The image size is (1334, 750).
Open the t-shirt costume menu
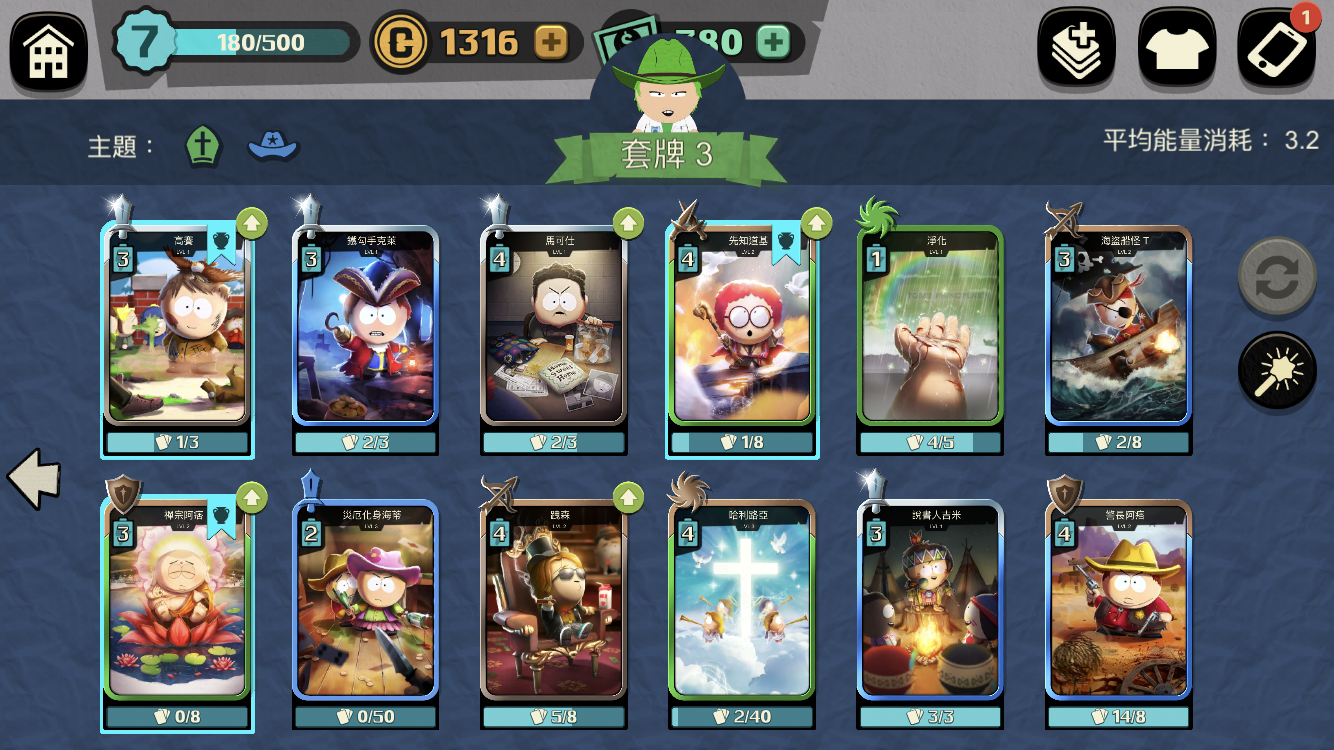point(1177,47)
